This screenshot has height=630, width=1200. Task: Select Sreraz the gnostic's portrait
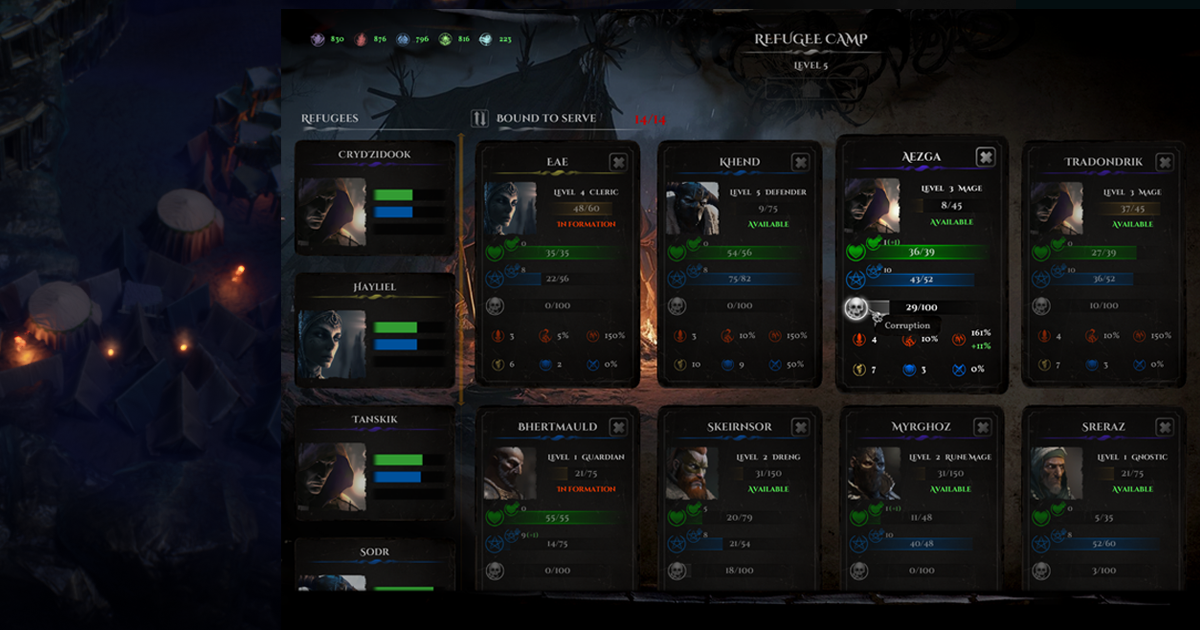tap(1056, 473)
